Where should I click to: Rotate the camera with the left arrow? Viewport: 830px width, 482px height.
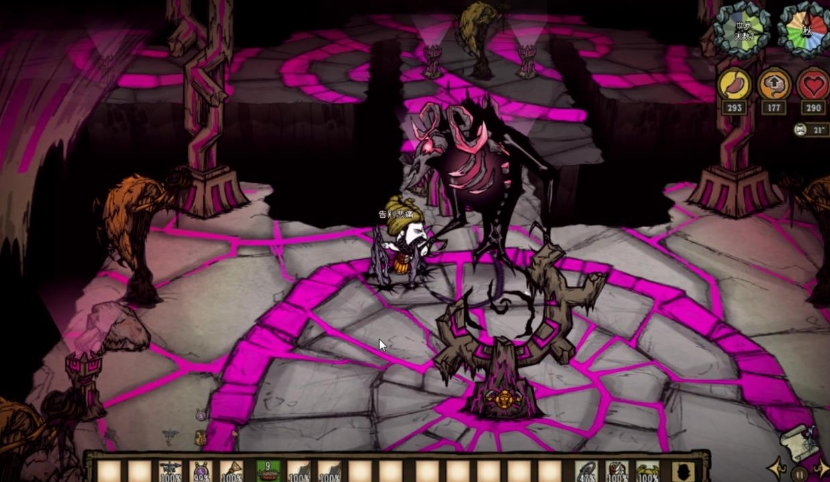coord(776,468)
